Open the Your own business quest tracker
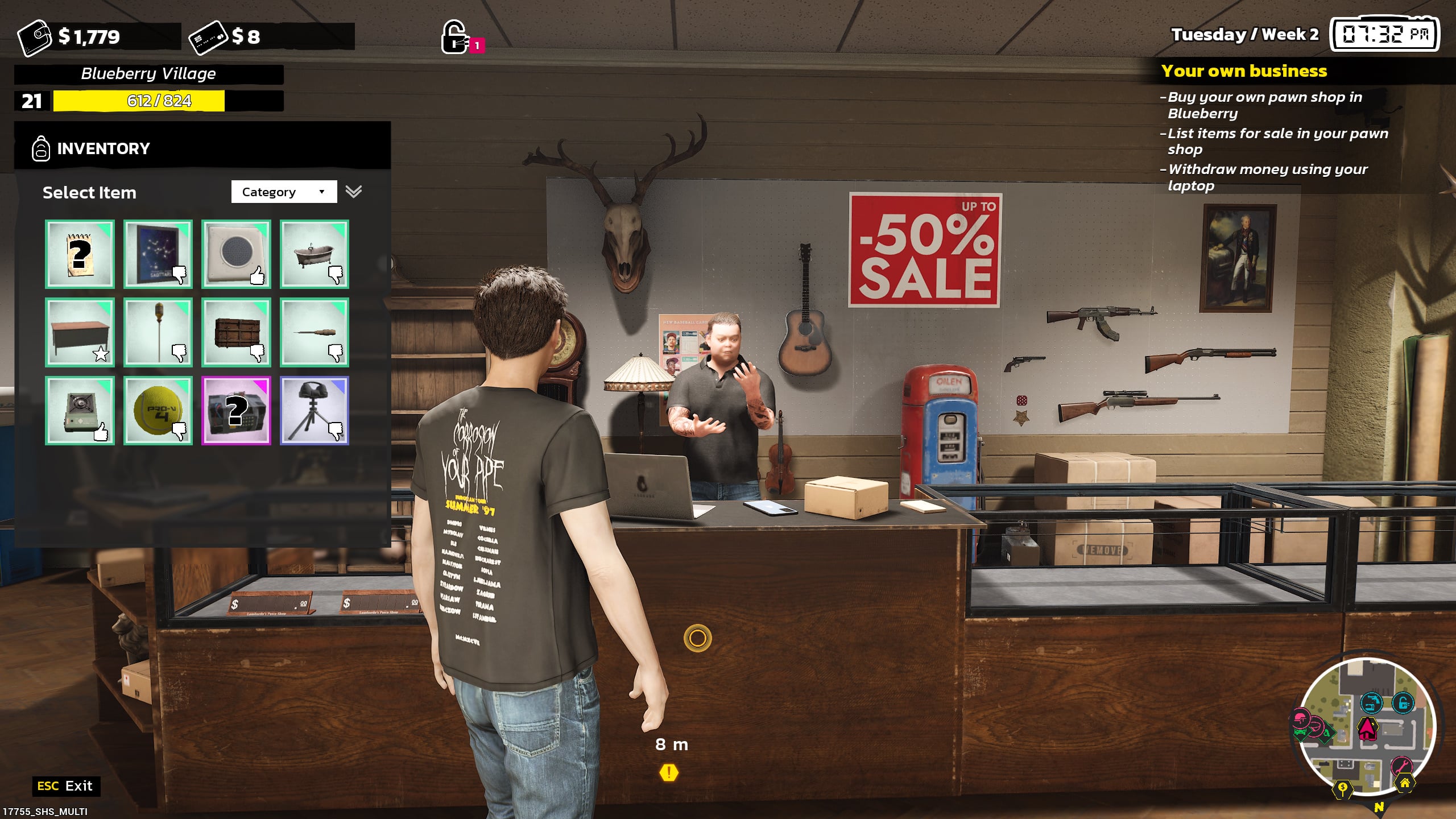1456x819 pixels. click(1244, 71)
